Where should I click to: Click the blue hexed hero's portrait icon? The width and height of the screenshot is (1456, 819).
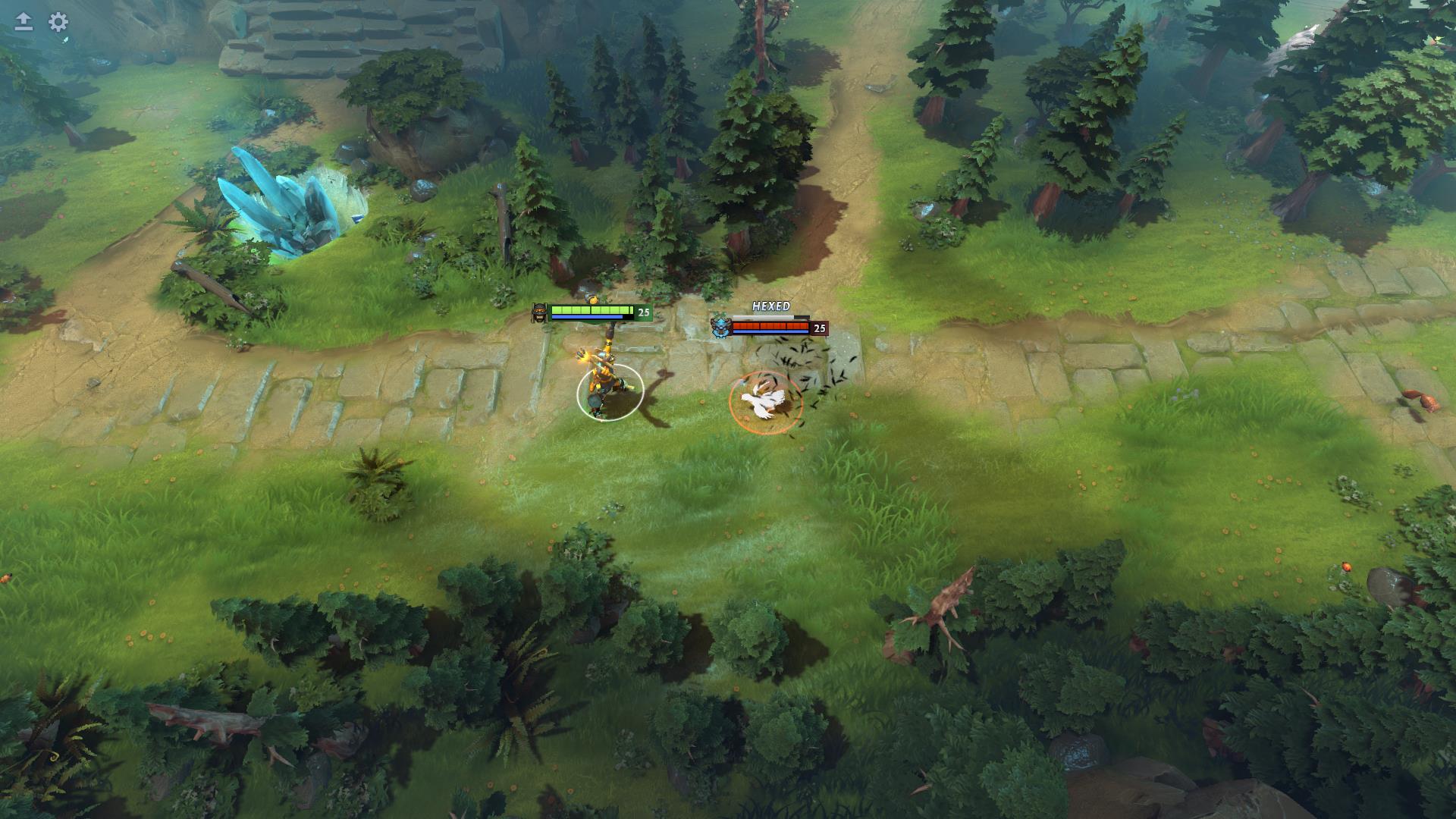click(x=721, y=326)
